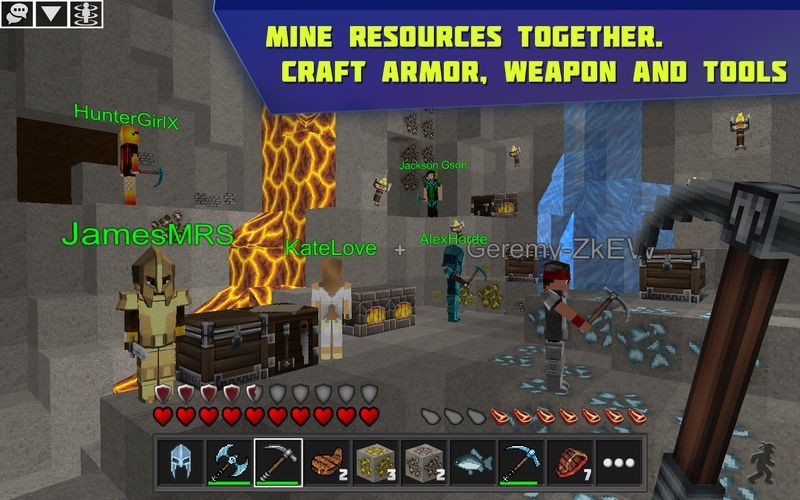800x500 pixels.
Task: Select the helmet slot in the hotbar
Action: pyautogui.click(x=180, y=462)
